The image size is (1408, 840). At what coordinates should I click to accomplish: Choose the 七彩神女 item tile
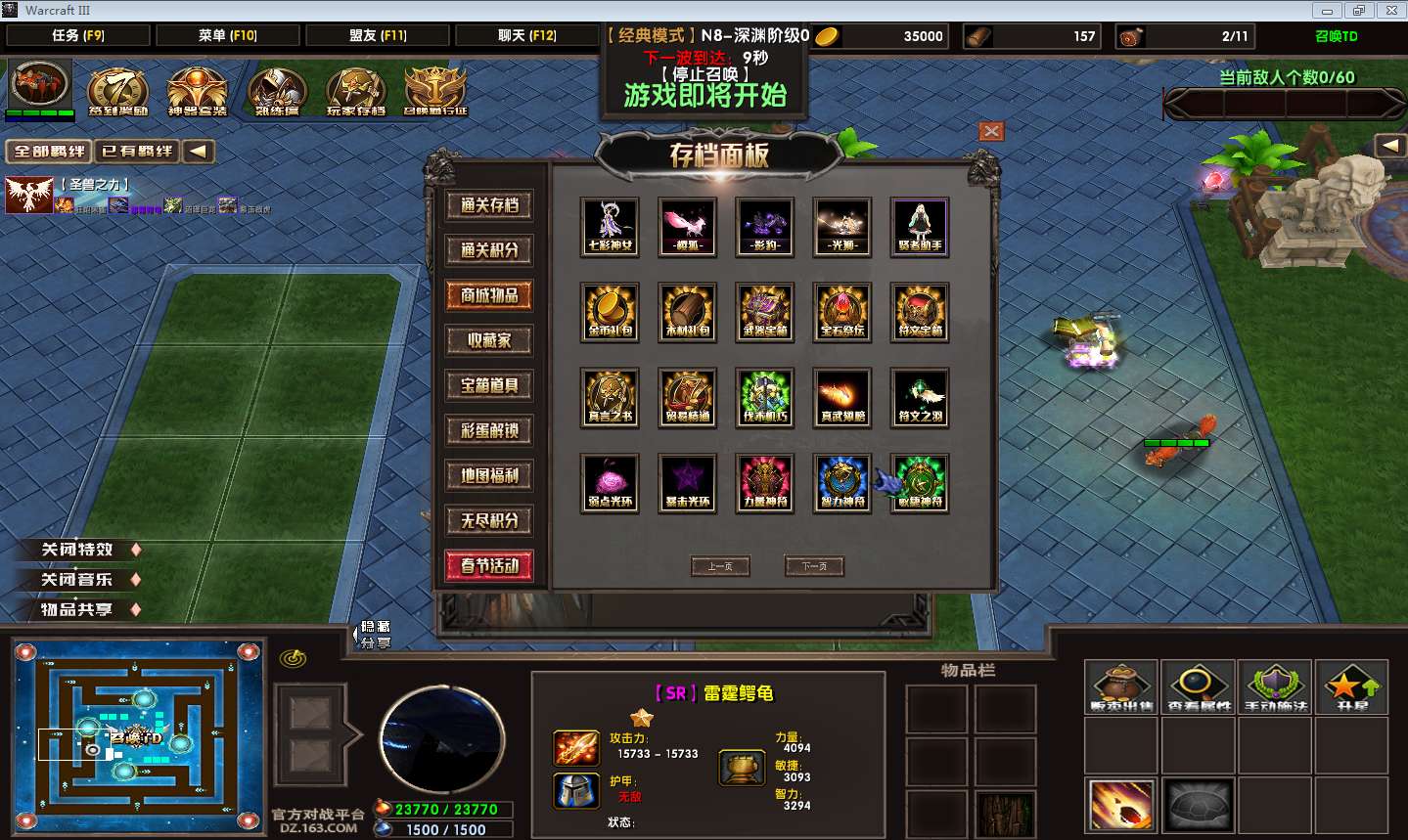[610, 226]
